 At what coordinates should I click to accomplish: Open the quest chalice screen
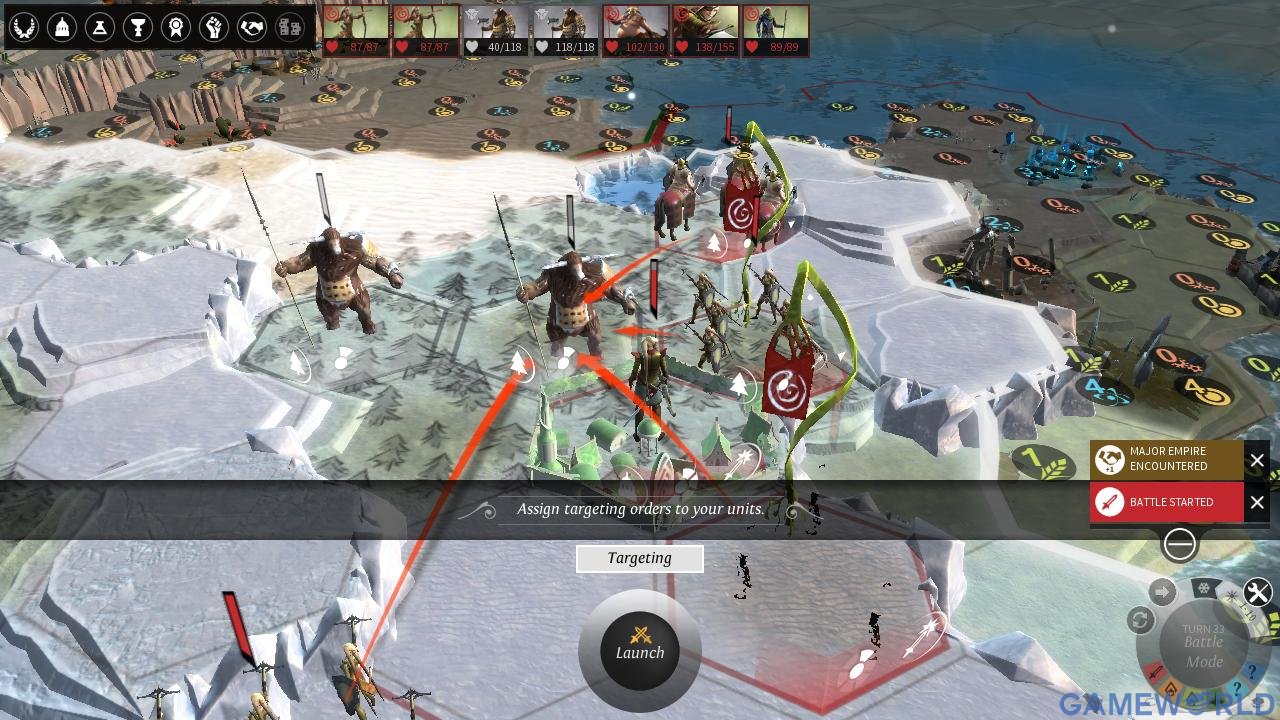(138, 27)
